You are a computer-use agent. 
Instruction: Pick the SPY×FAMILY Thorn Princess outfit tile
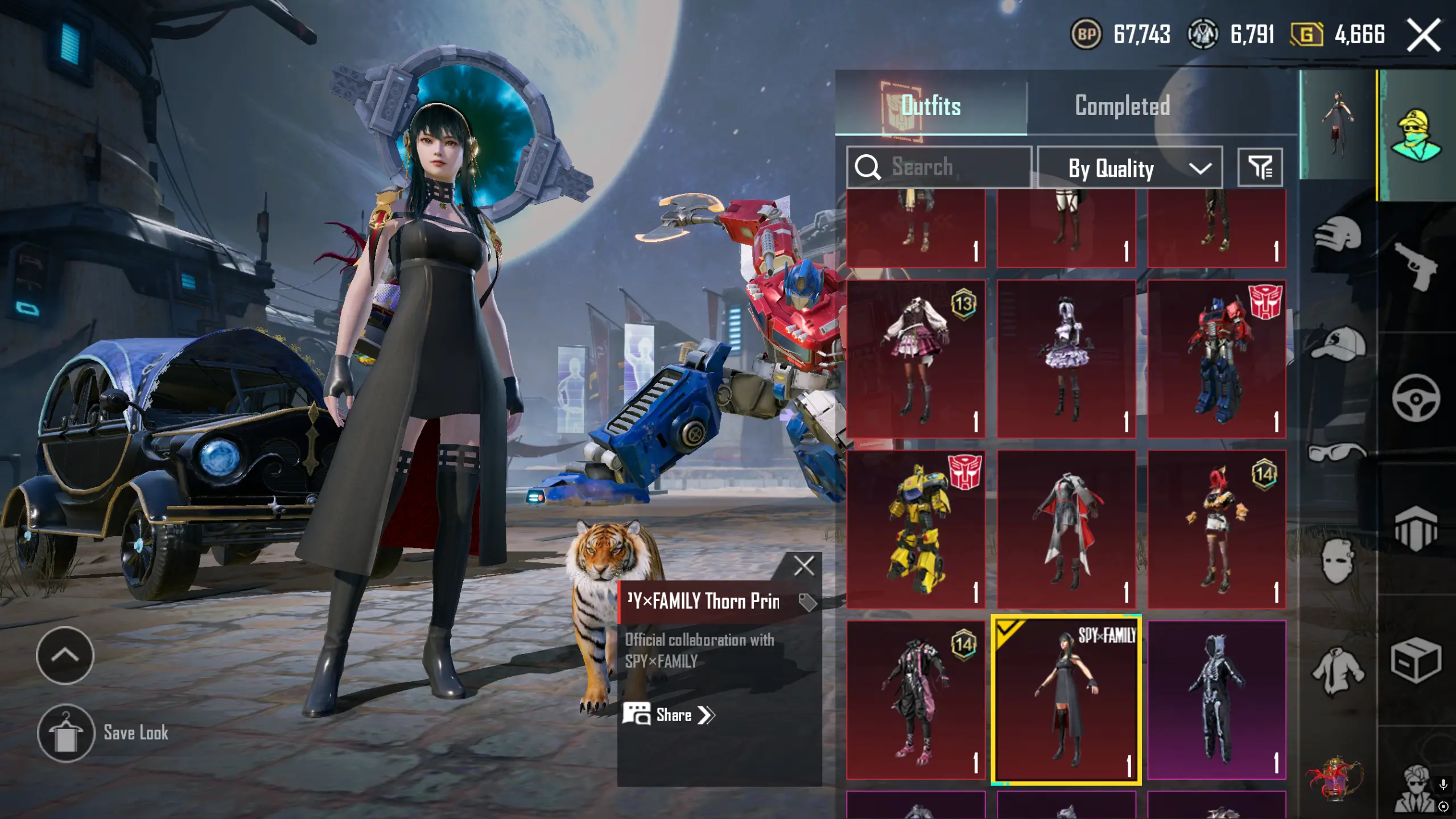[1066, 700]
